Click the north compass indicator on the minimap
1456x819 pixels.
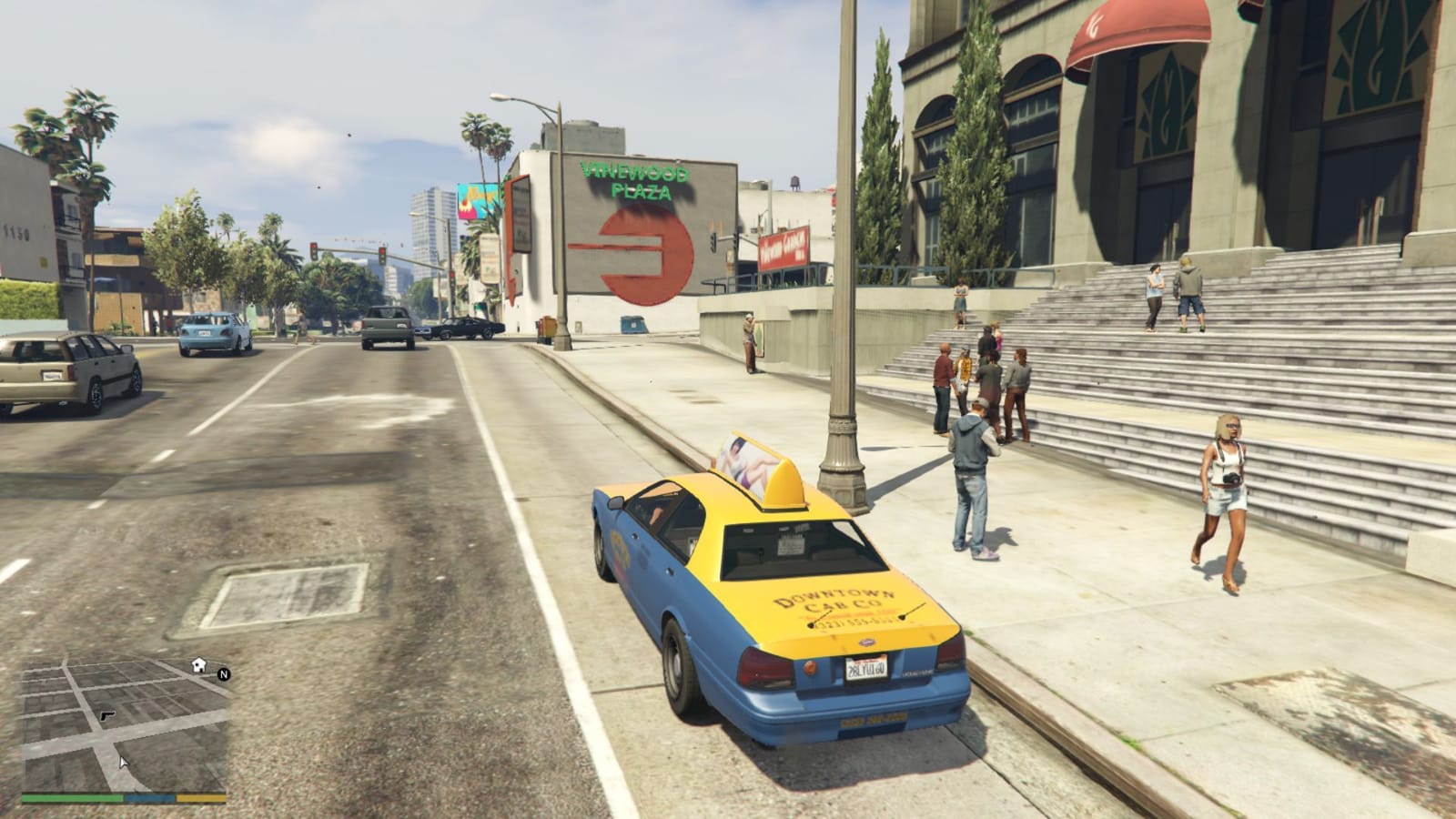pos(224,675)
